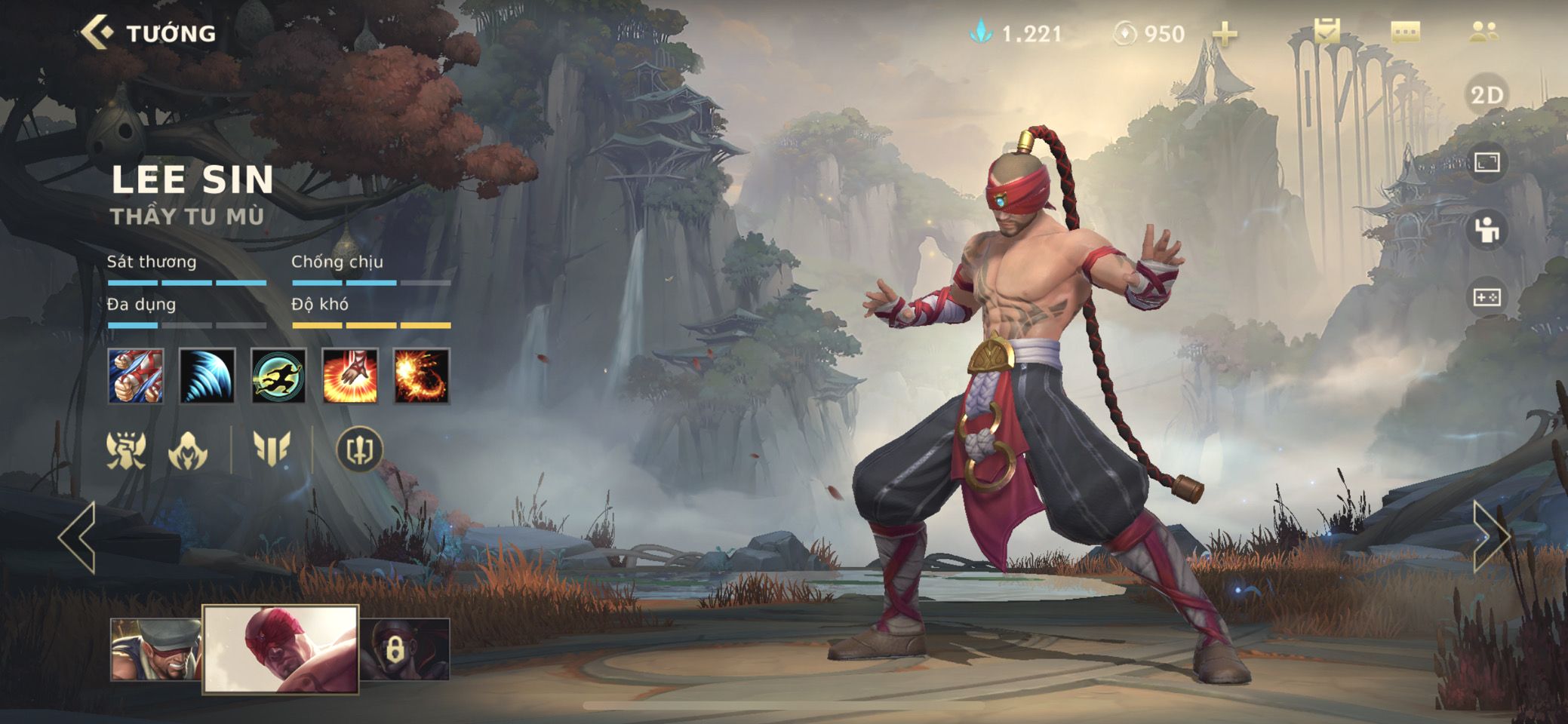
Task: Open the friends list icon
Action: pos(1484,32)
